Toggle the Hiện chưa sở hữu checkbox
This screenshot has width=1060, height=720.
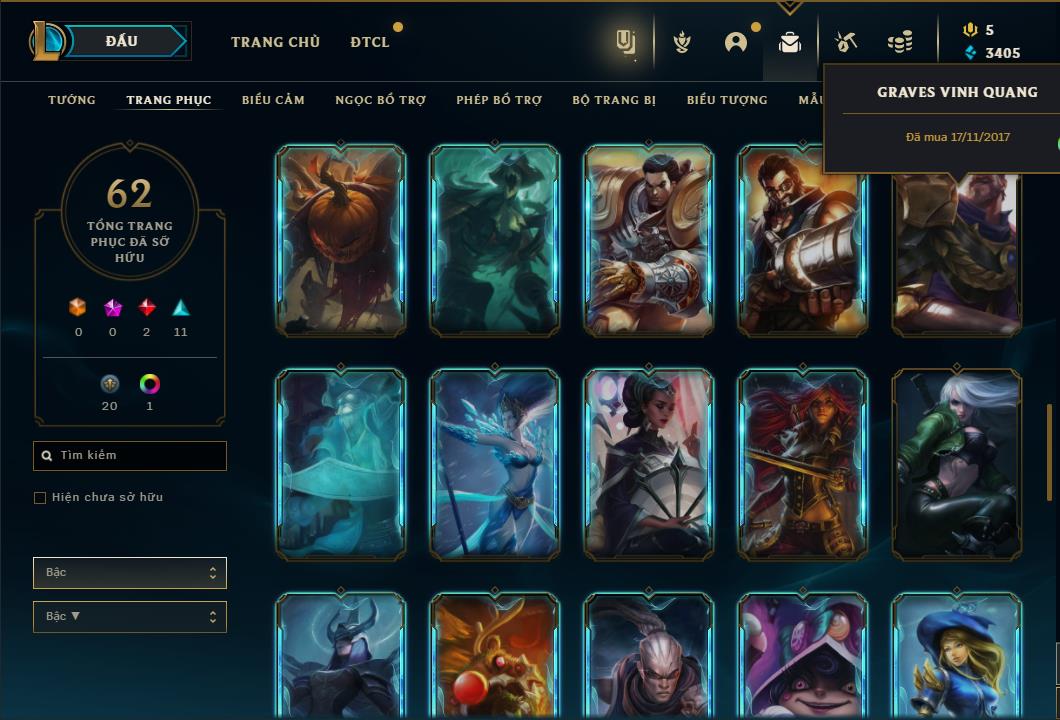pos(40,498)
